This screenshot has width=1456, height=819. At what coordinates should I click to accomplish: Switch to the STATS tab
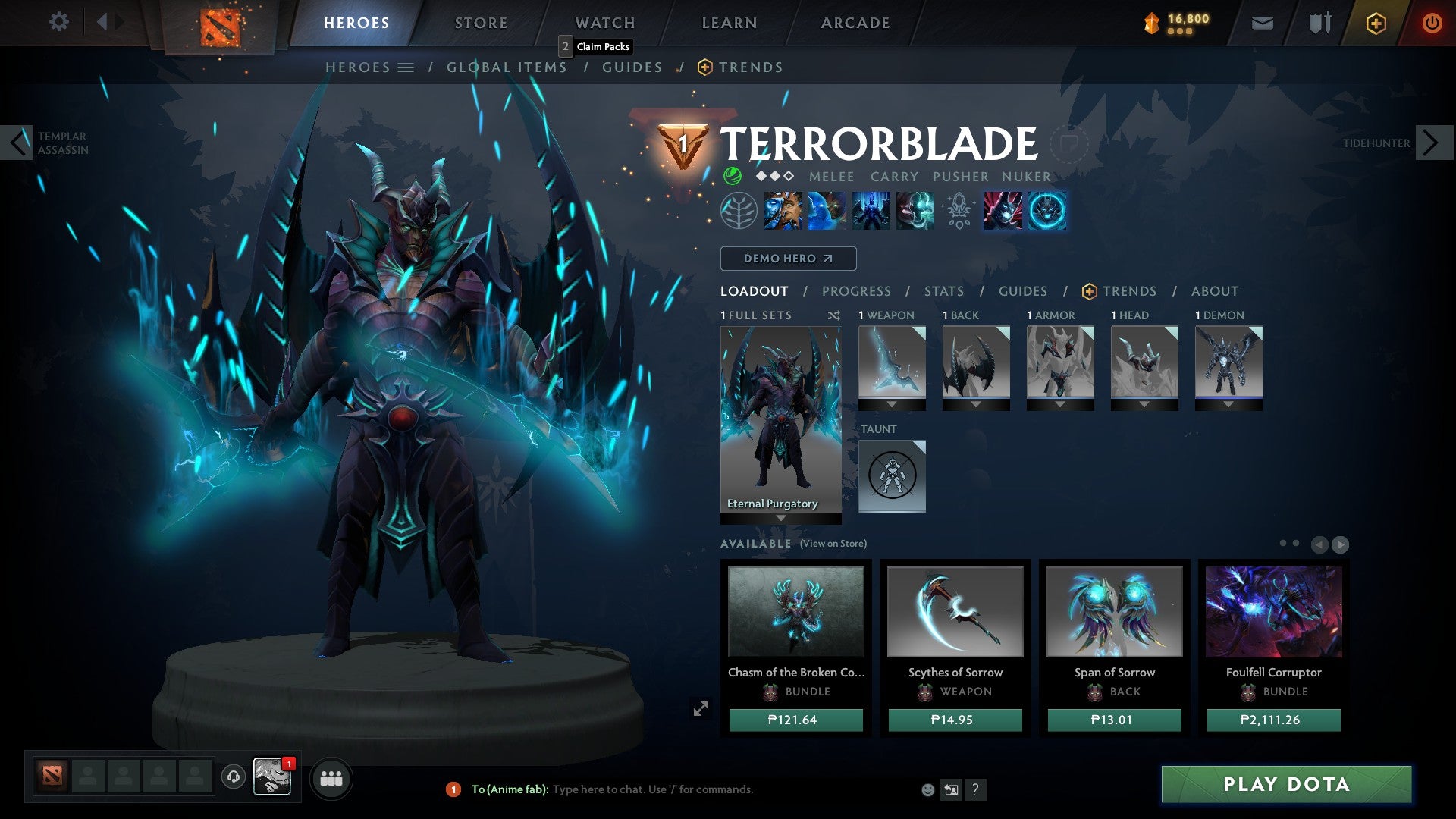[943, 290]
